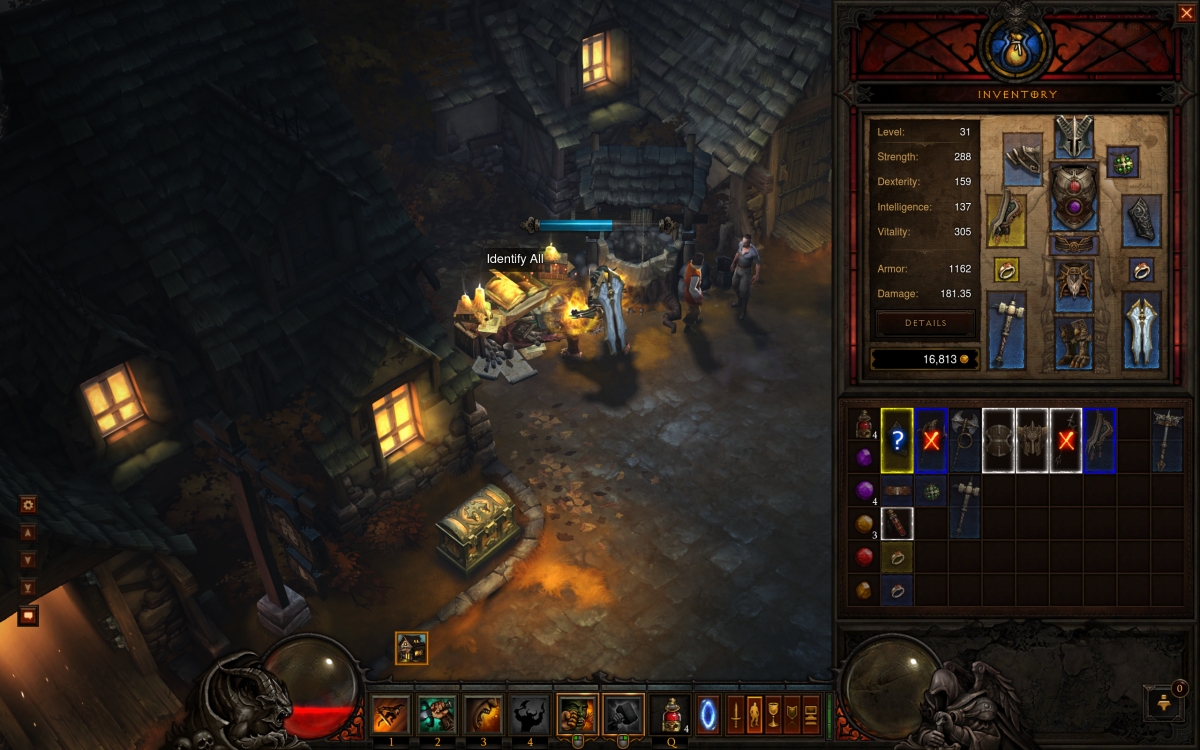Image resolution: width=1200 pixels, height=750 pixels.
Task: Select the round wooden shield in inventory
Action: (998, 440)
